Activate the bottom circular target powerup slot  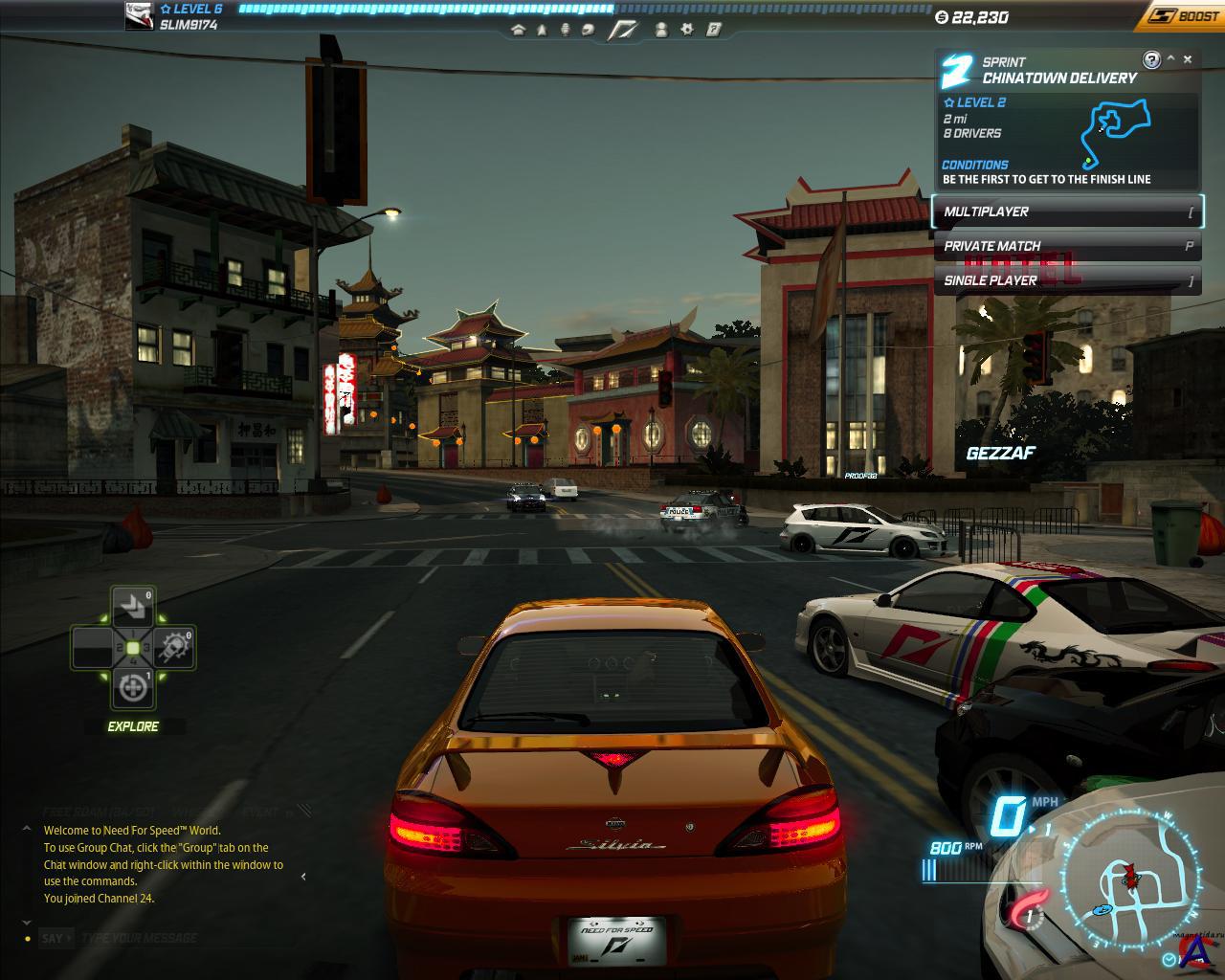click(132, 688)
